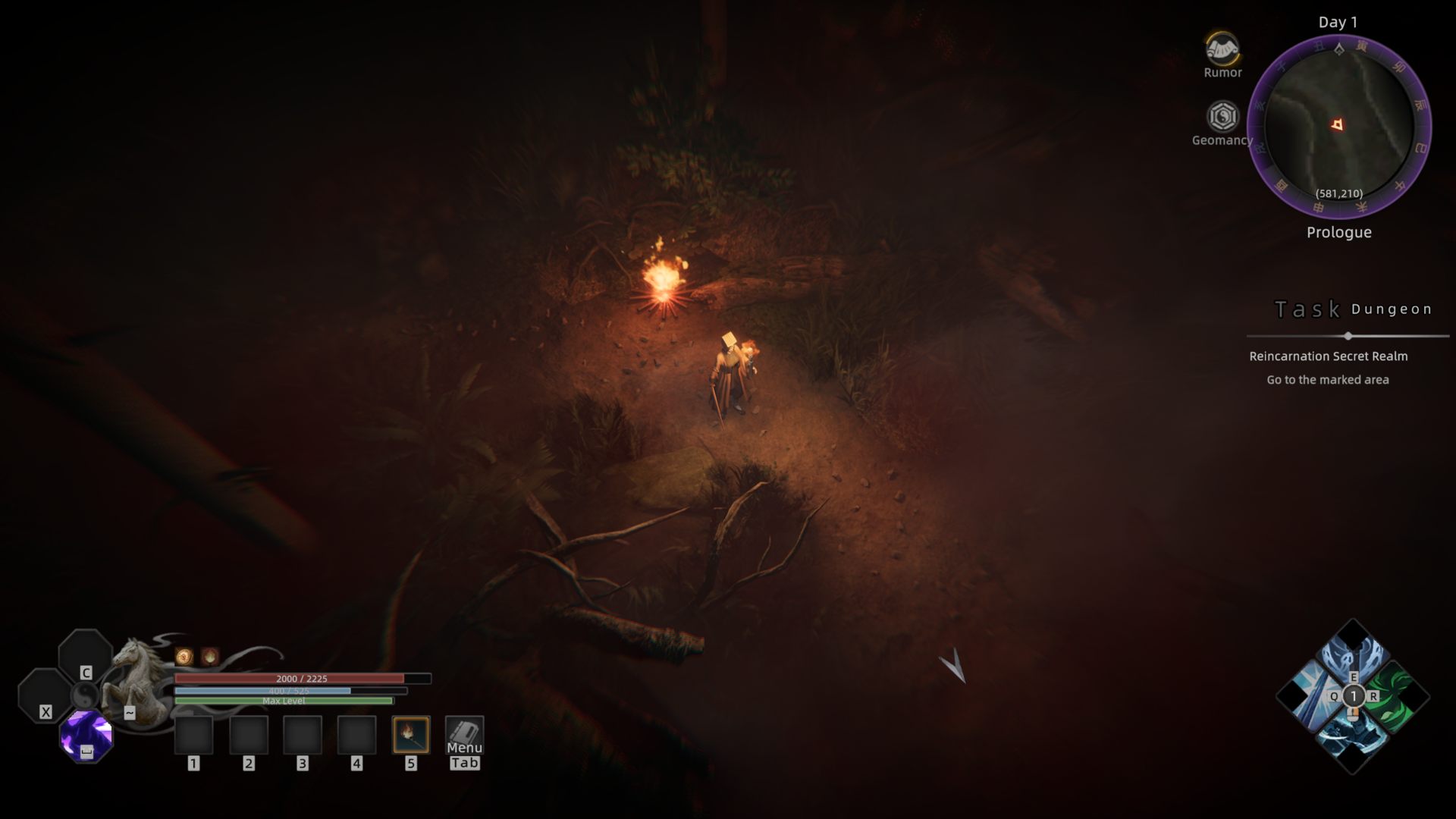The image size is (1456, 819).
Task: Select the torch in hotbar slot 5
Action: click(x=411, y=734)
